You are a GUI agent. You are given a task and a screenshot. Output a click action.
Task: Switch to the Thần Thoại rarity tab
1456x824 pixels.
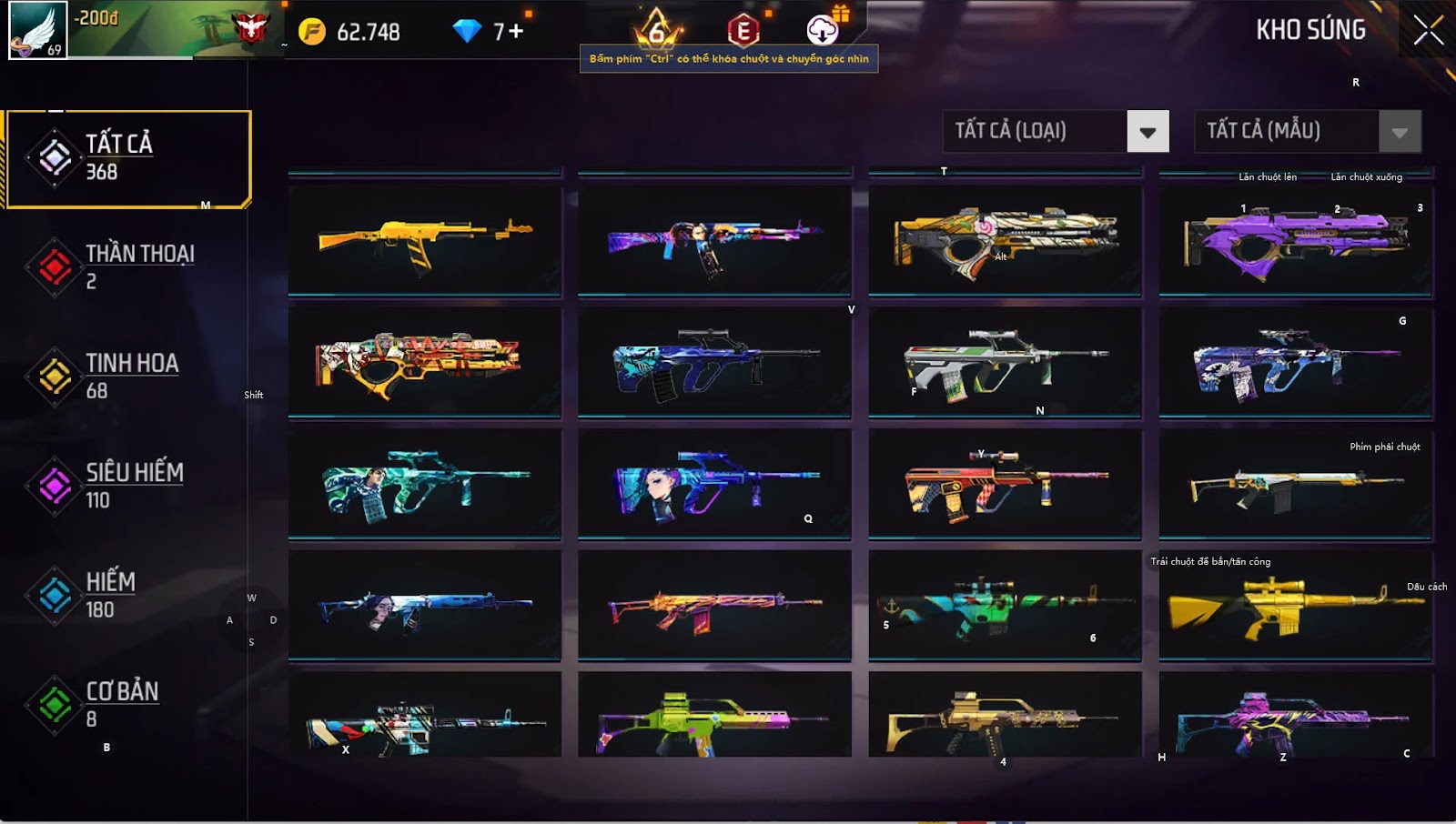[x=127, y=266]
